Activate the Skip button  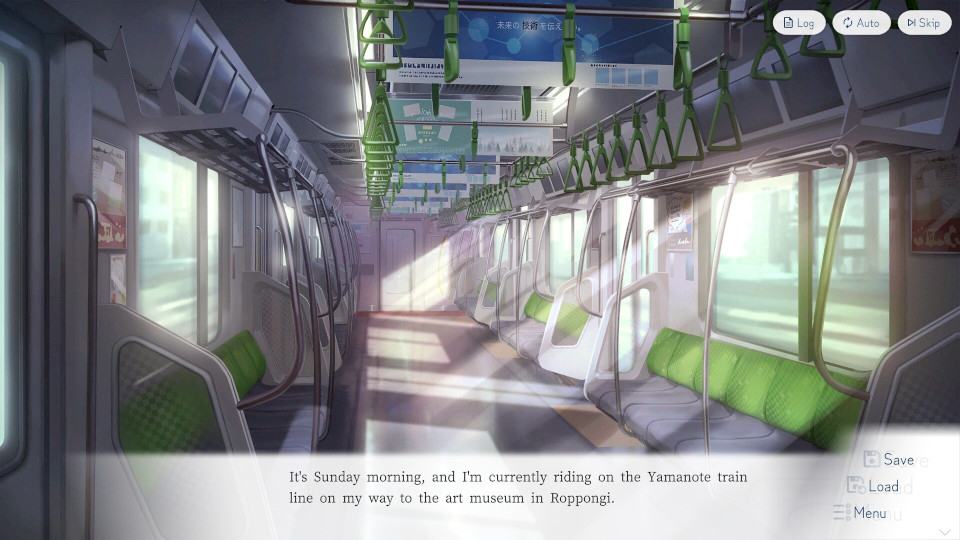pos(923,23)
